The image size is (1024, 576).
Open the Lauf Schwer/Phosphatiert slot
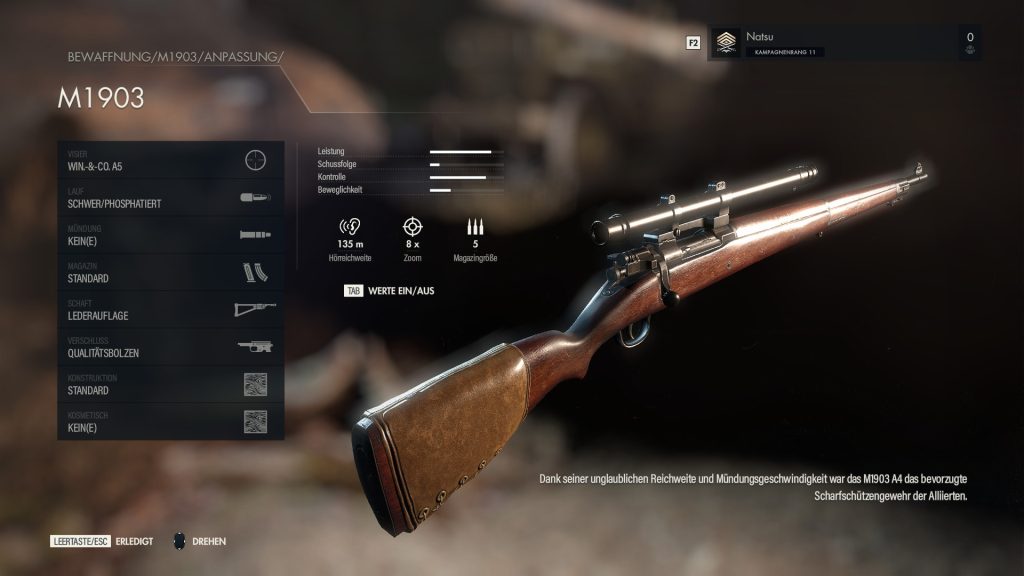pyautogui.click(x=170, y=197)
